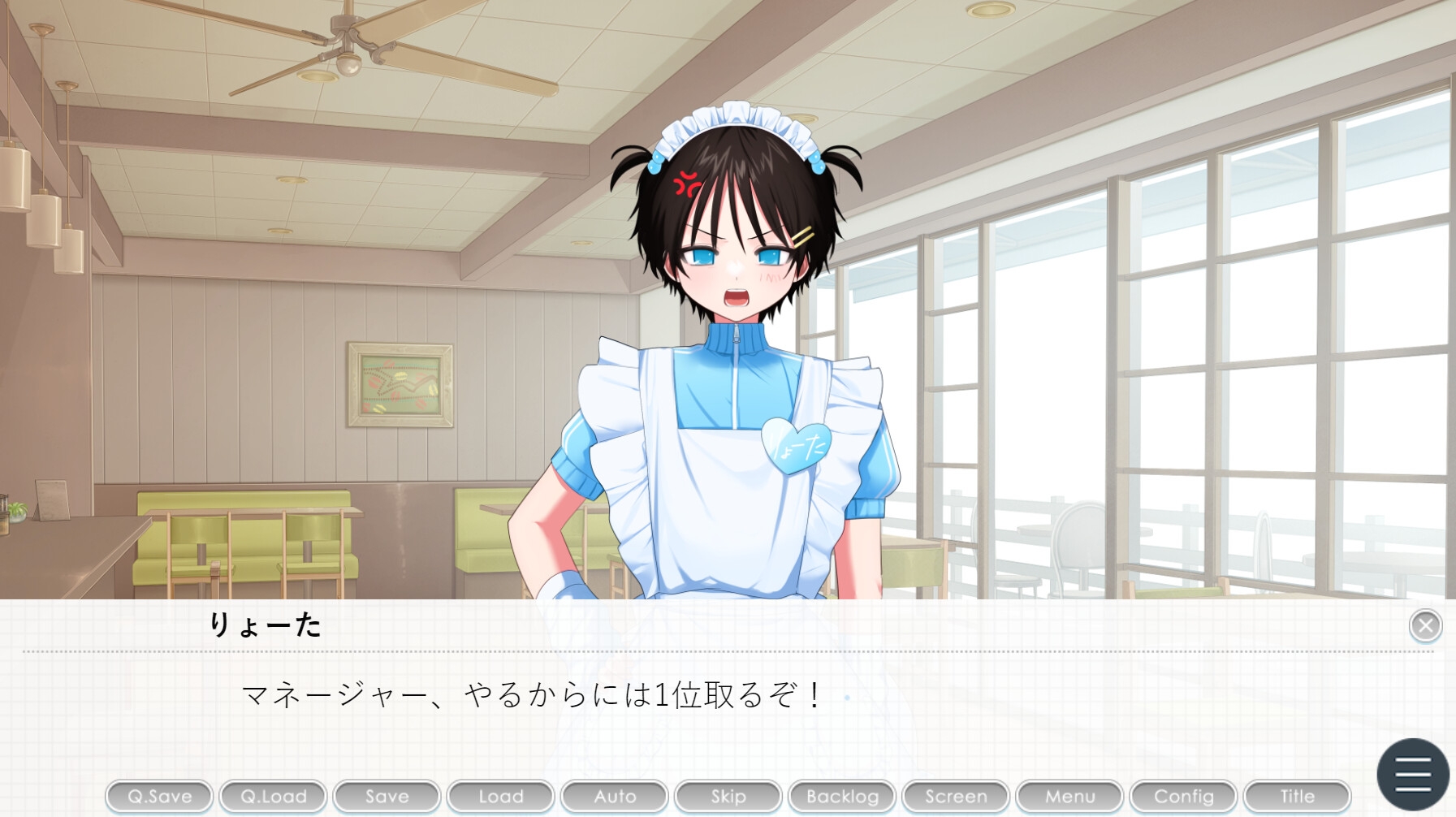The width and height of the screenshot is (1456, 817).
Task: Open the round hamburger menu
Action: pyautogui.click(x=1413, y=774)
